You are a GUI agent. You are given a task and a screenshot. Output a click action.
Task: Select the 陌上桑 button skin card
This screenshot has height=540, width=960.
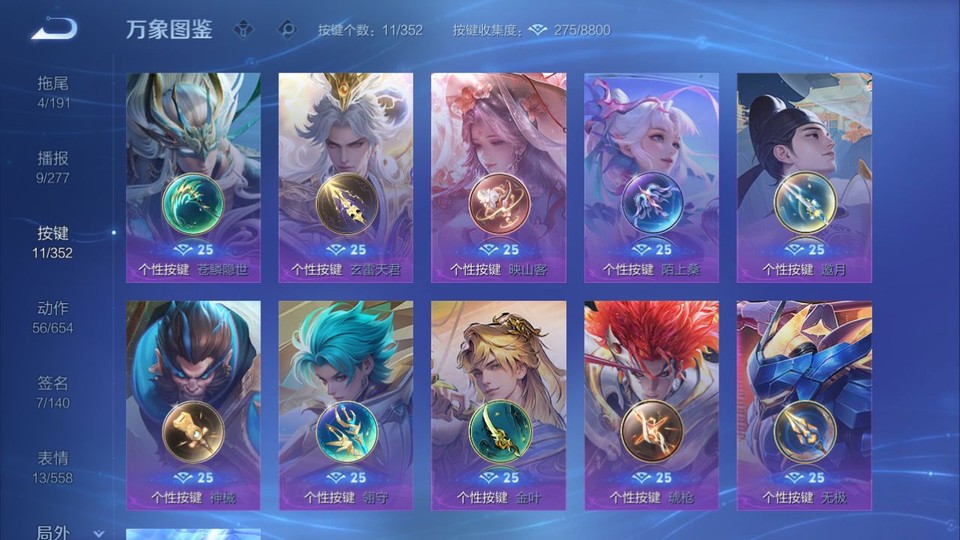point(651,177)
